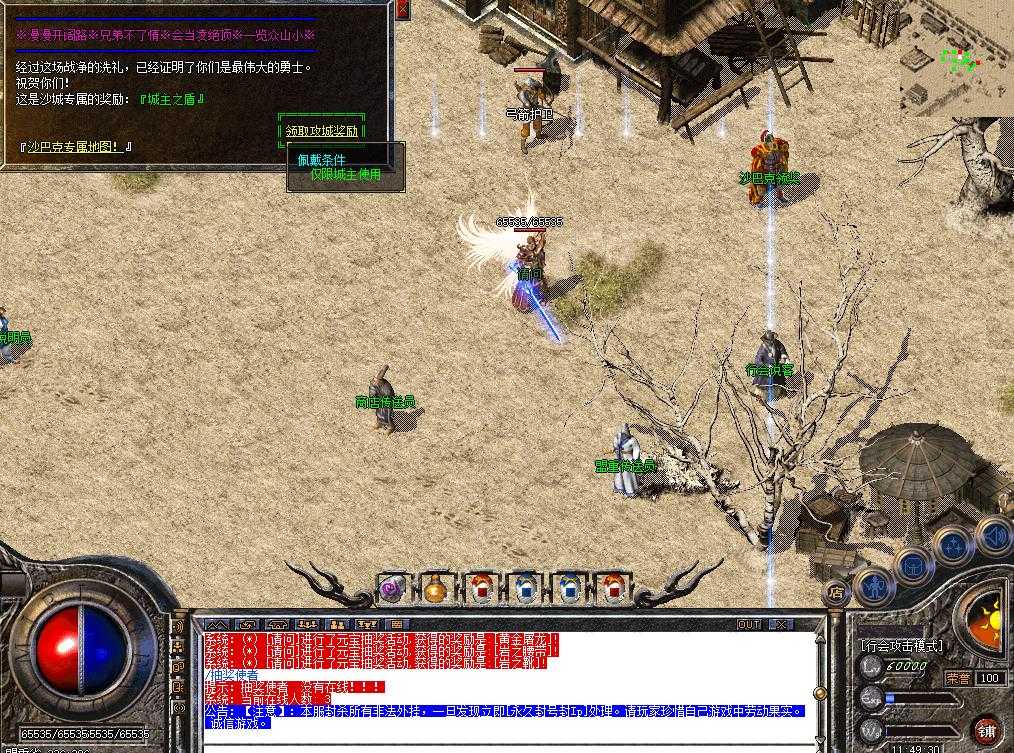Close the NPC dialogue window
The image size is (1014, 753).
point(402,10)
